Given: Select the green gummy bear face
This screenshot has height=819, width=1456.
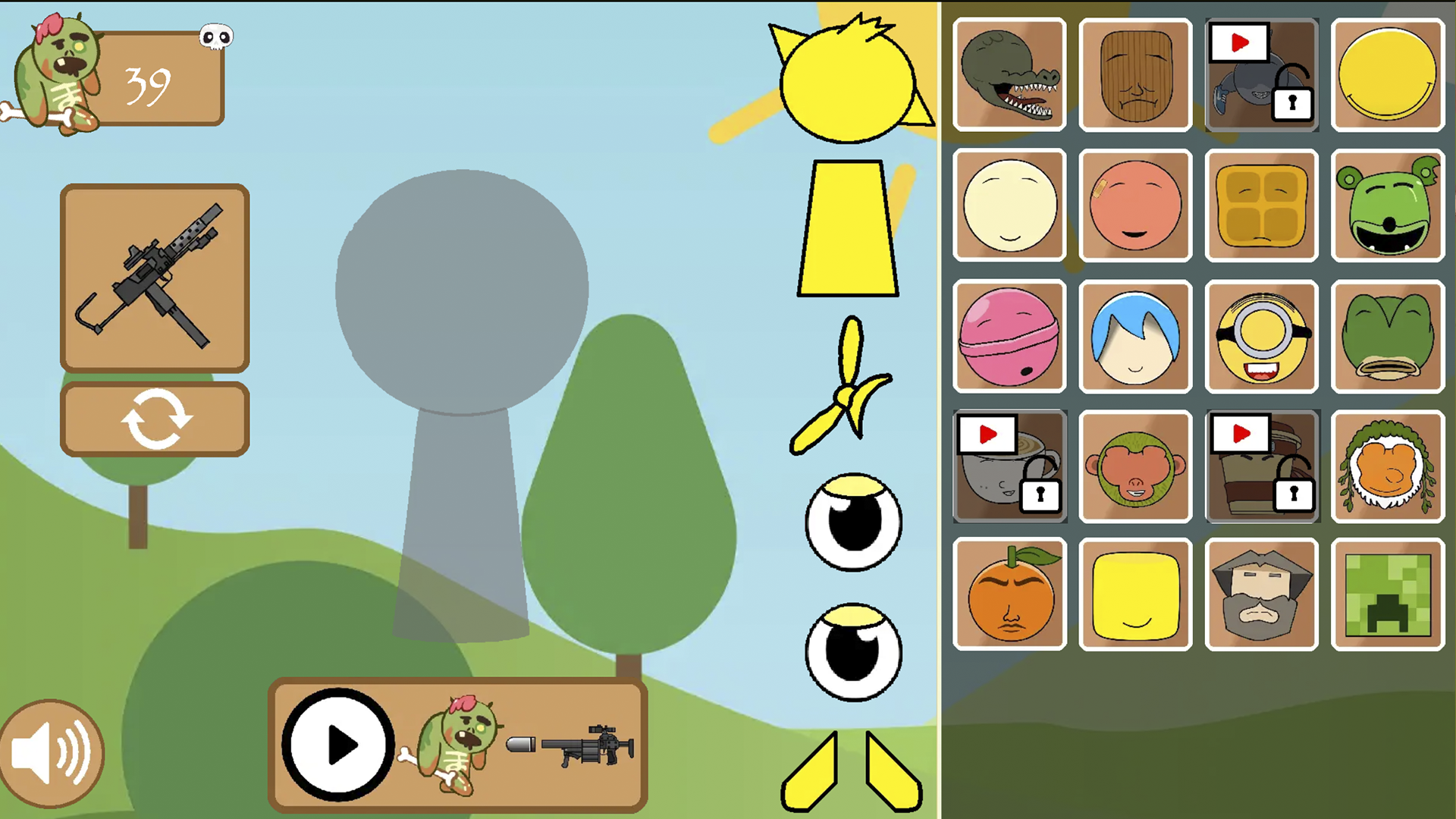Looking at the screenshot, I should [1387, 206].
